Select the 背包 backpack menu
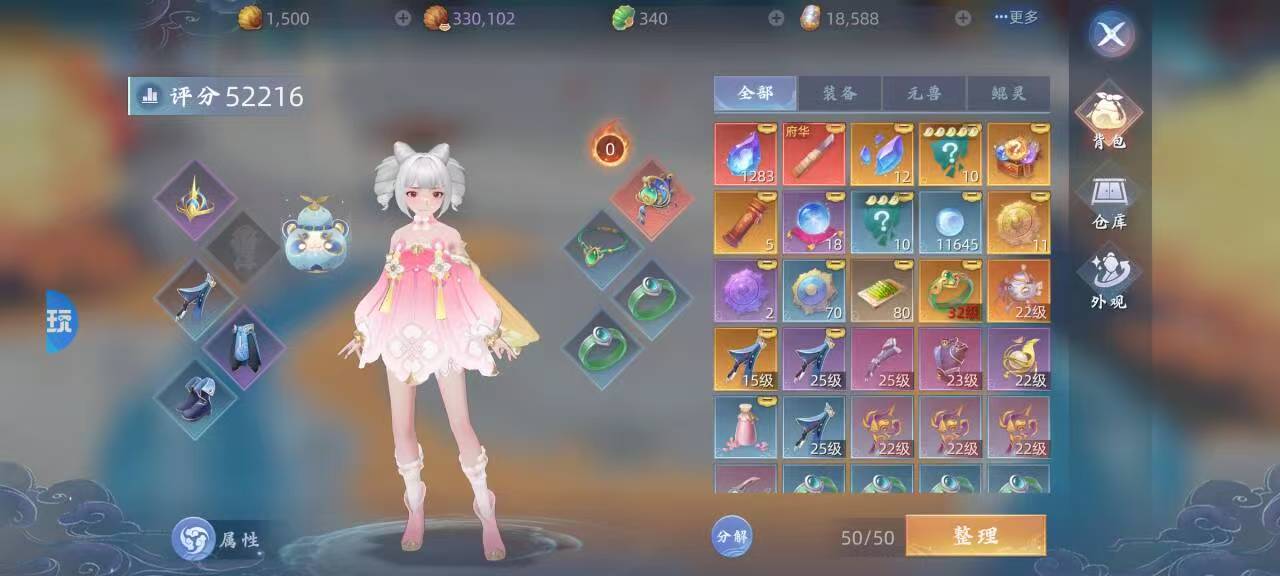1280x576 pixels. [x=1109, y=120]
